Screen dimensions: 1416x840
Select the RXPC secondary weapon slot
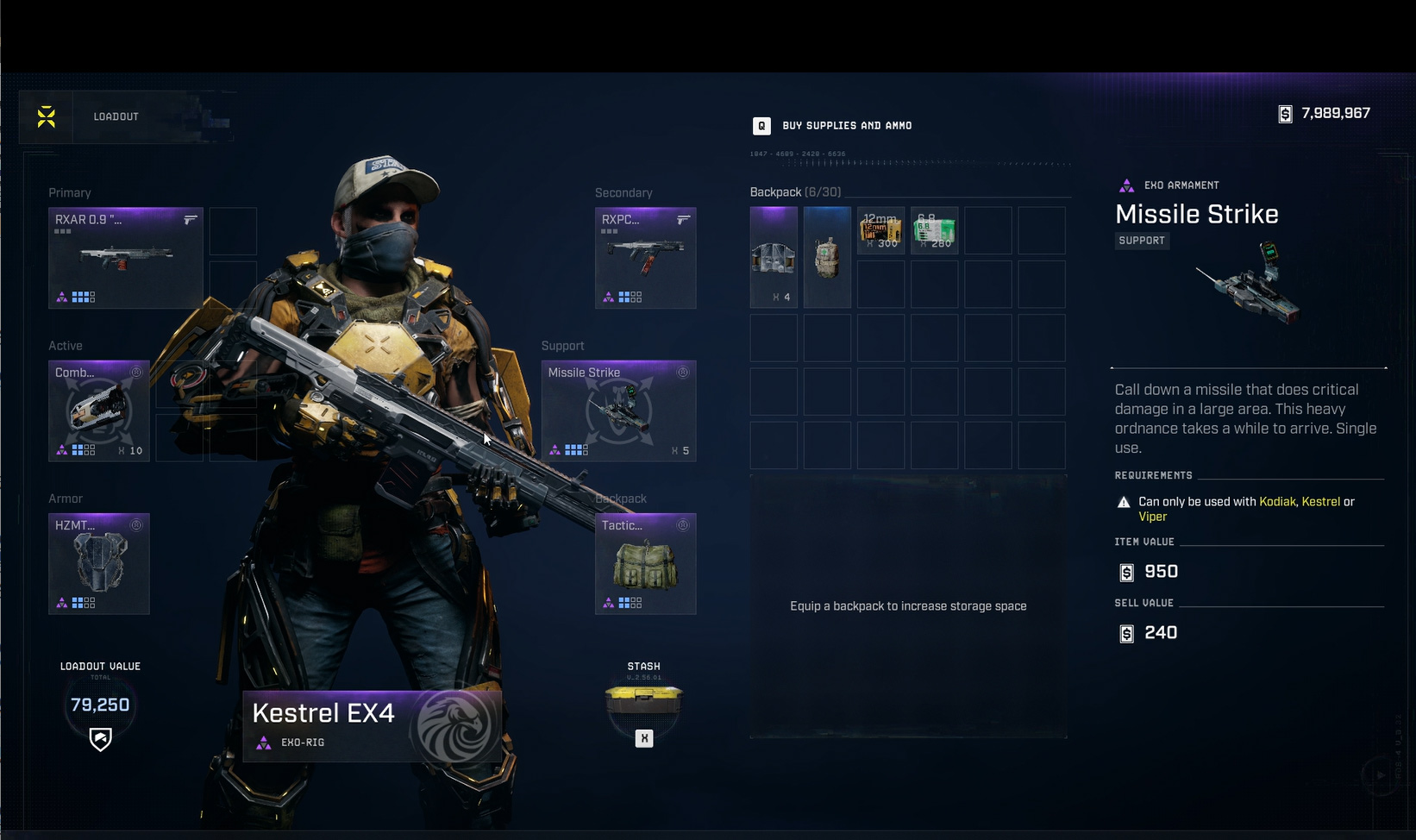[x=645, y=258]
